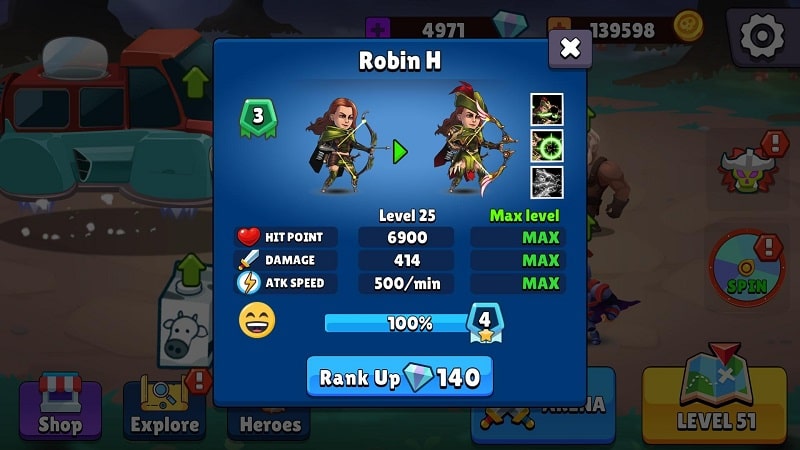Screen dimensions: 800x450
Task: Open the gear settings menu
Action: (761, 37)
